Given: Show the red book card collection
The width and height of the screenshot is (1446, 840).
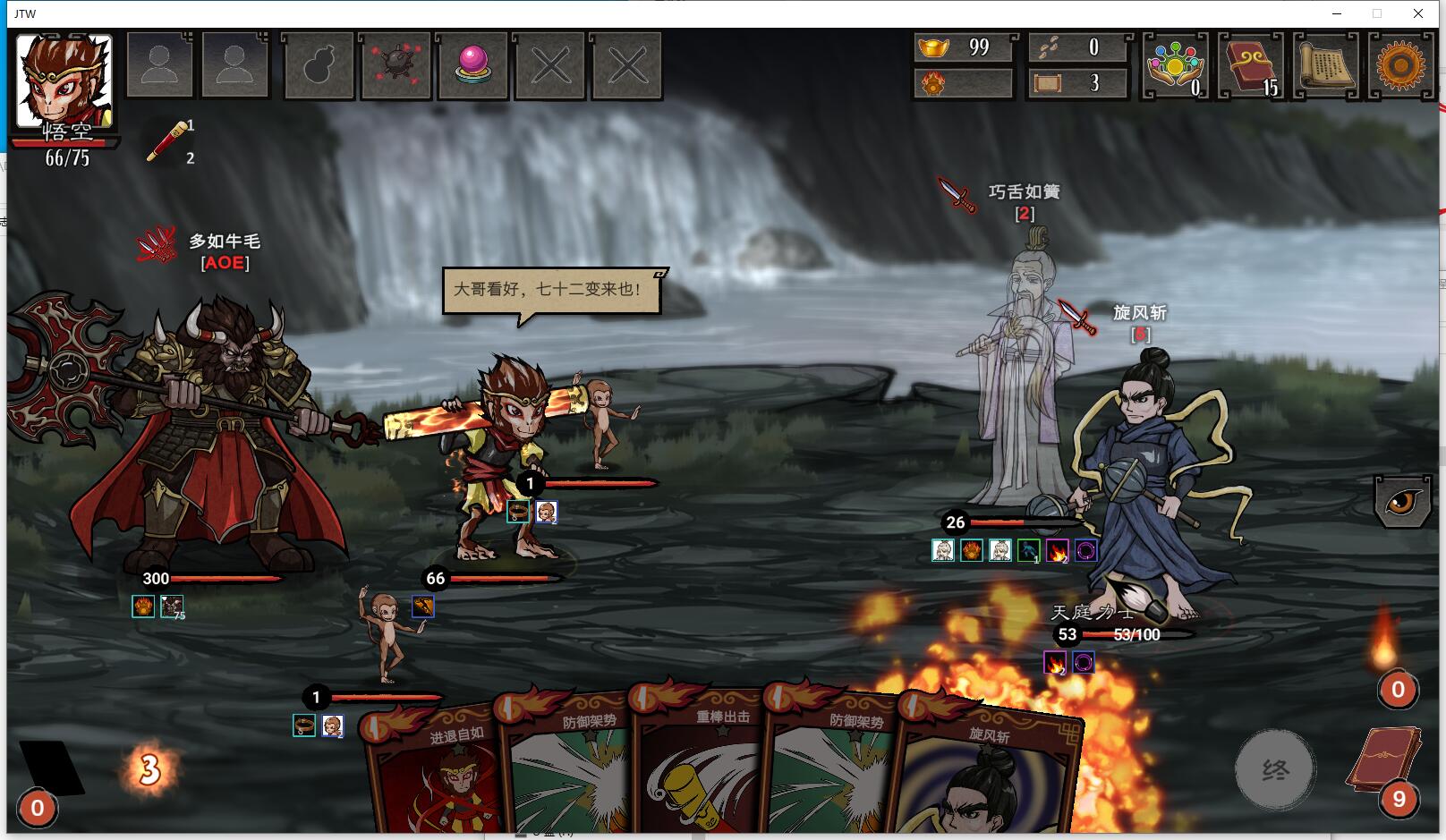Looking at the screenshot, I should click(1250, 66).
